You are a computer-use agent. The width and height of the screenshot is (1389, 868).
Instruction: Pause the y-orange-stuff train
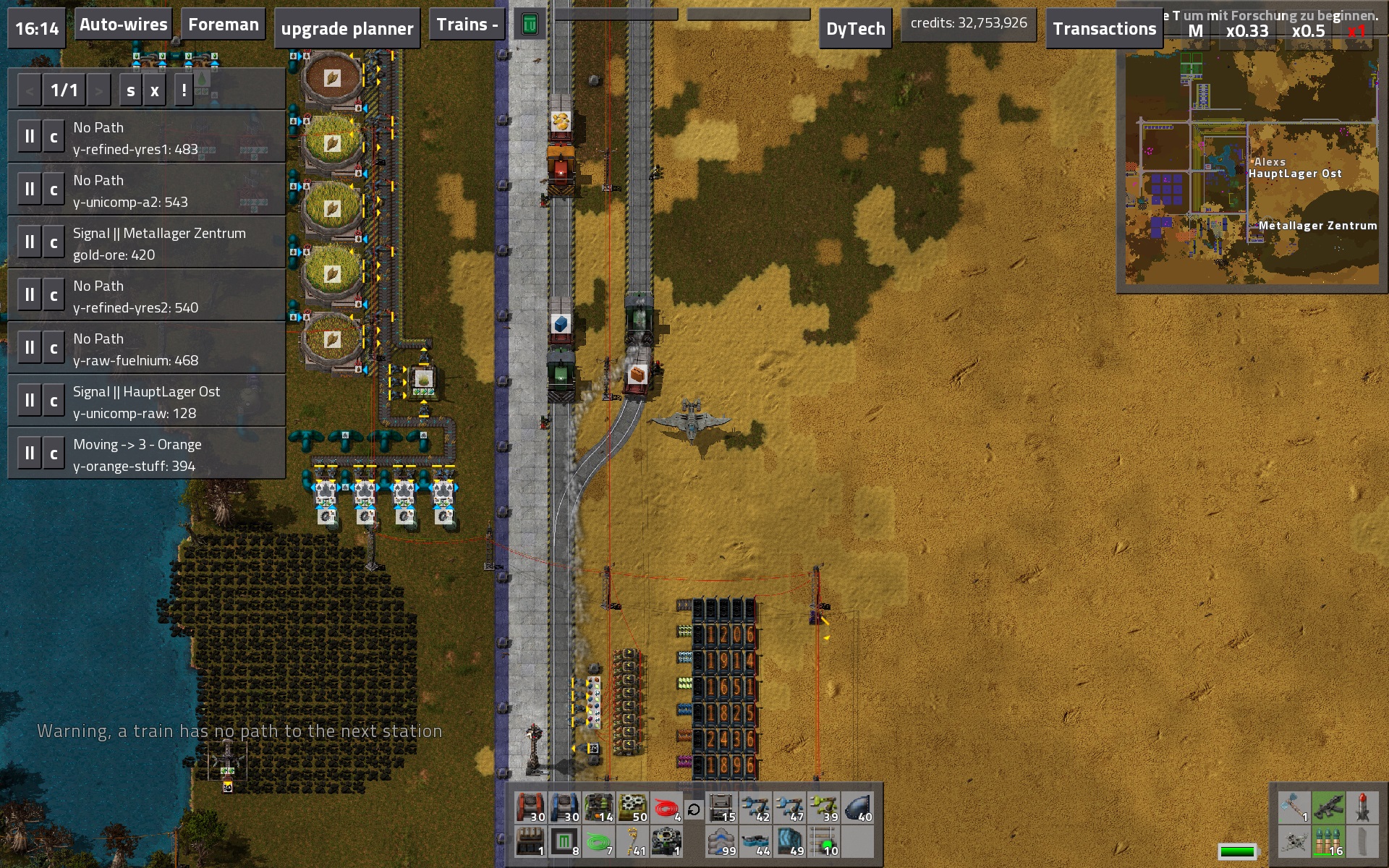(30, 454)
